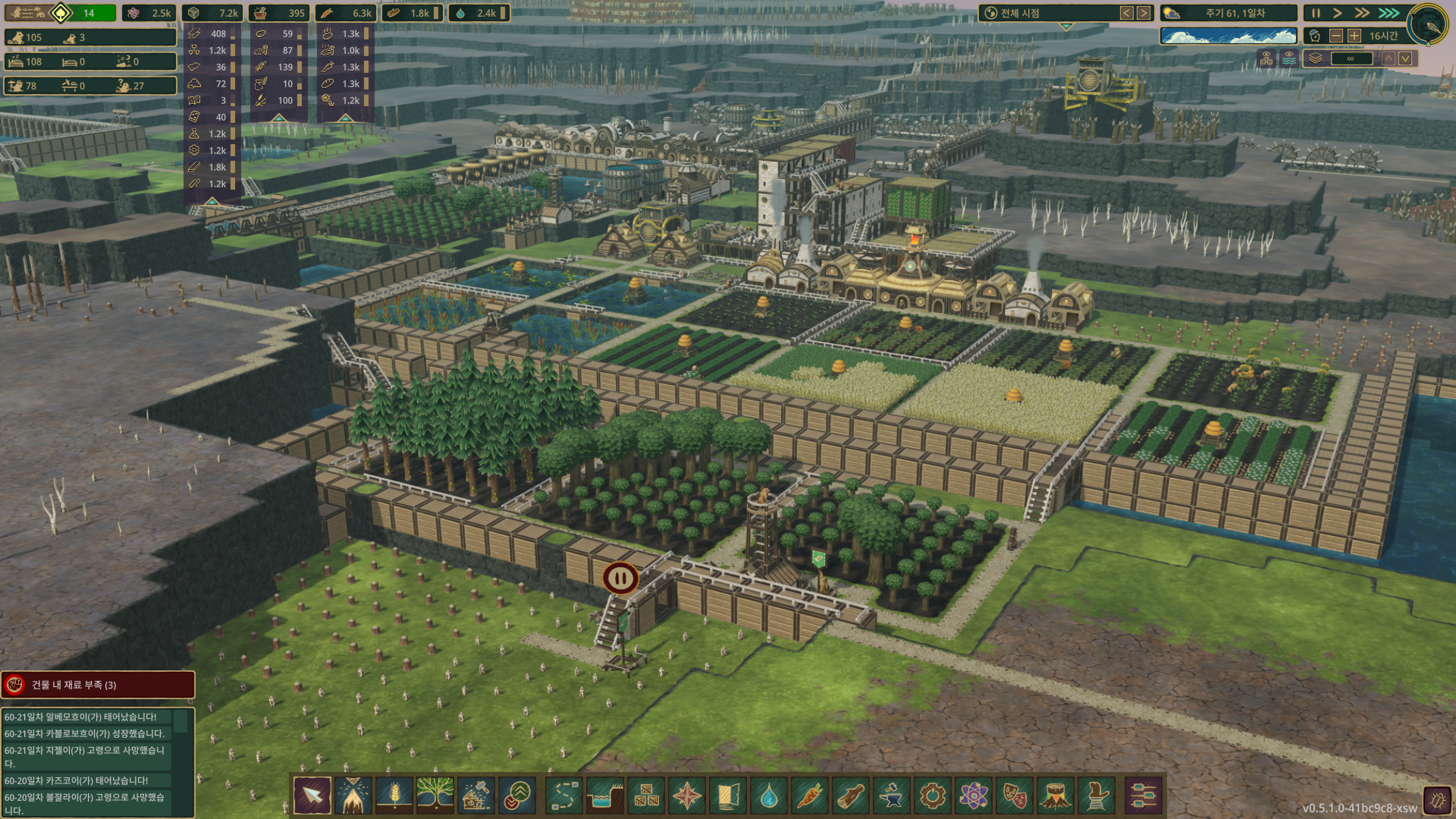Increase working hours with plus button
The width and height of the screenshot is (1456, 819).
(1354, 36)
